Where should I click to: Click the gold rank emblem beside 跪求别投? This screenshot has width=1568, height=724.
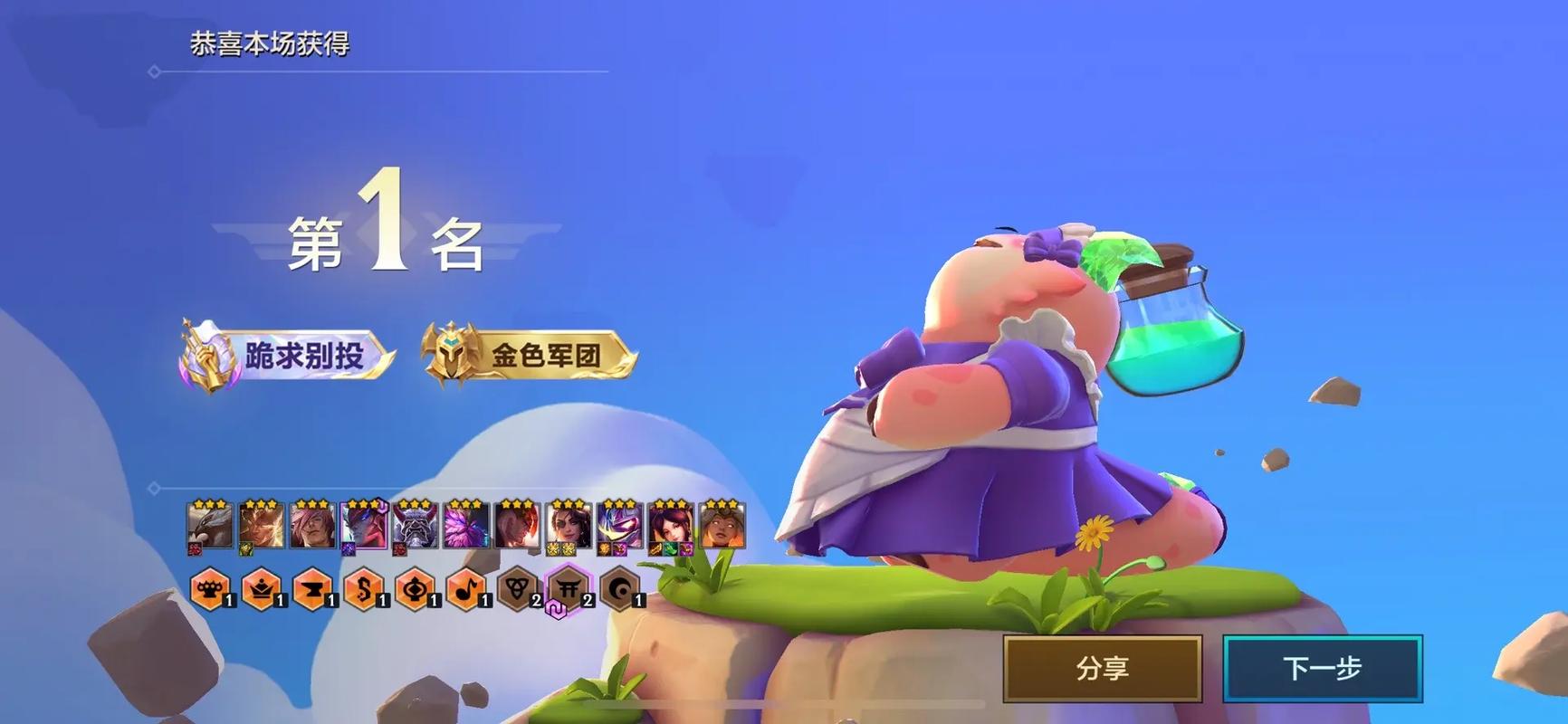(x=206, y=354)
